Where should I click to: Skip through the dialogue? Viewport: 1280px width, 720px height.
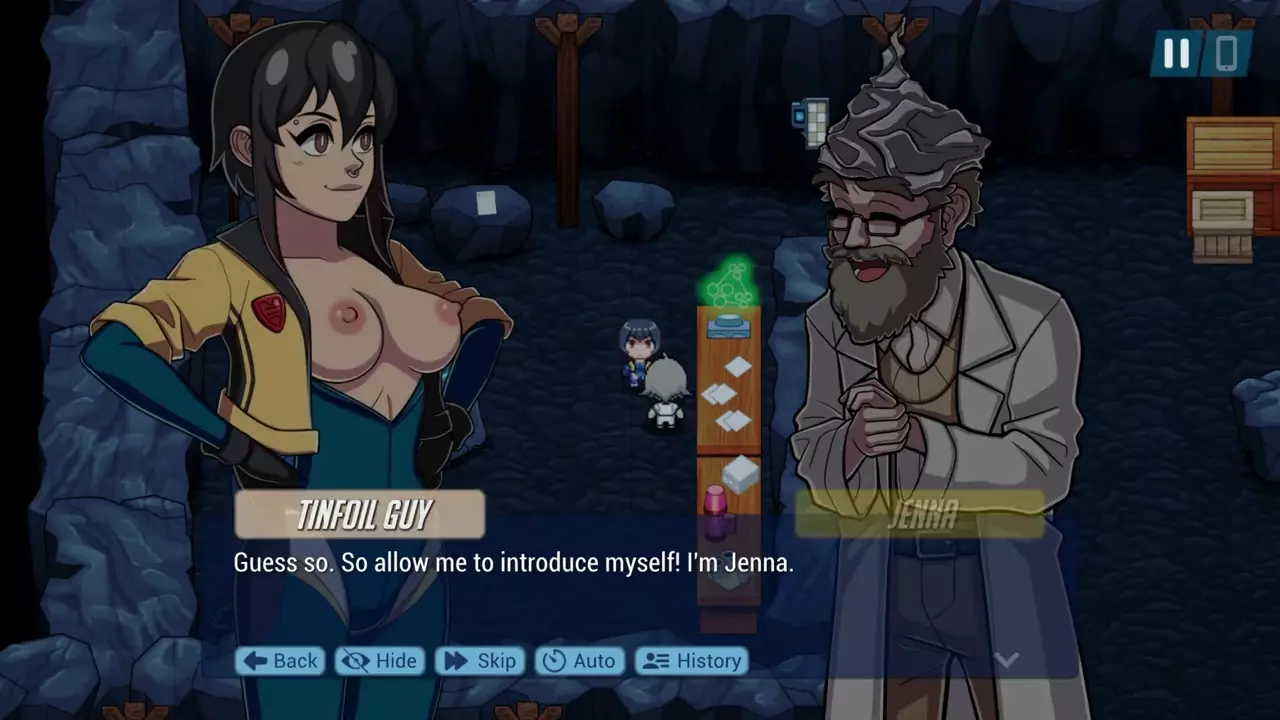pos(480,661)
